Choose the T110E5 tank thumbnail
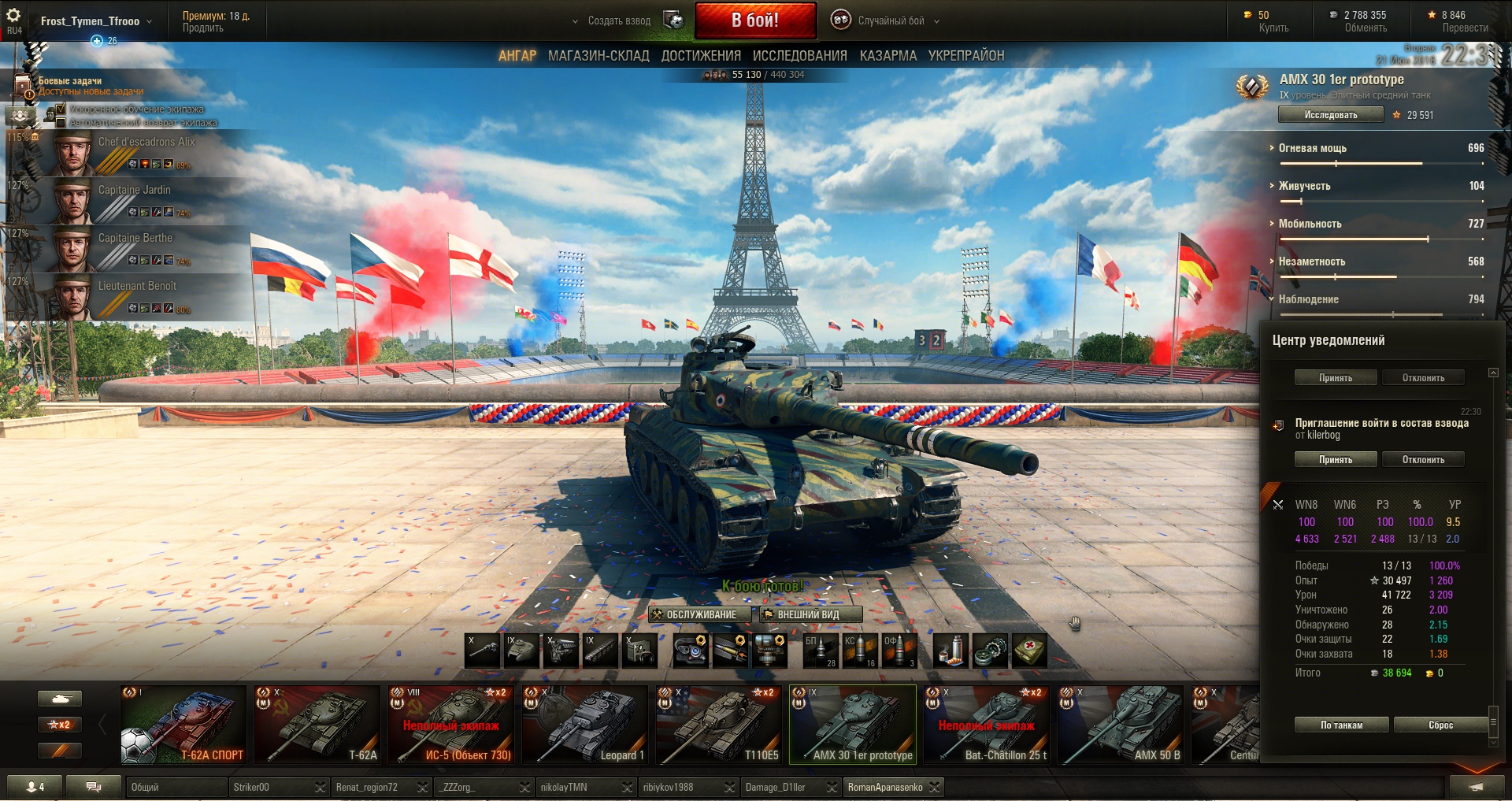Viewport: 1512px width, 801px height. (718, 725)
